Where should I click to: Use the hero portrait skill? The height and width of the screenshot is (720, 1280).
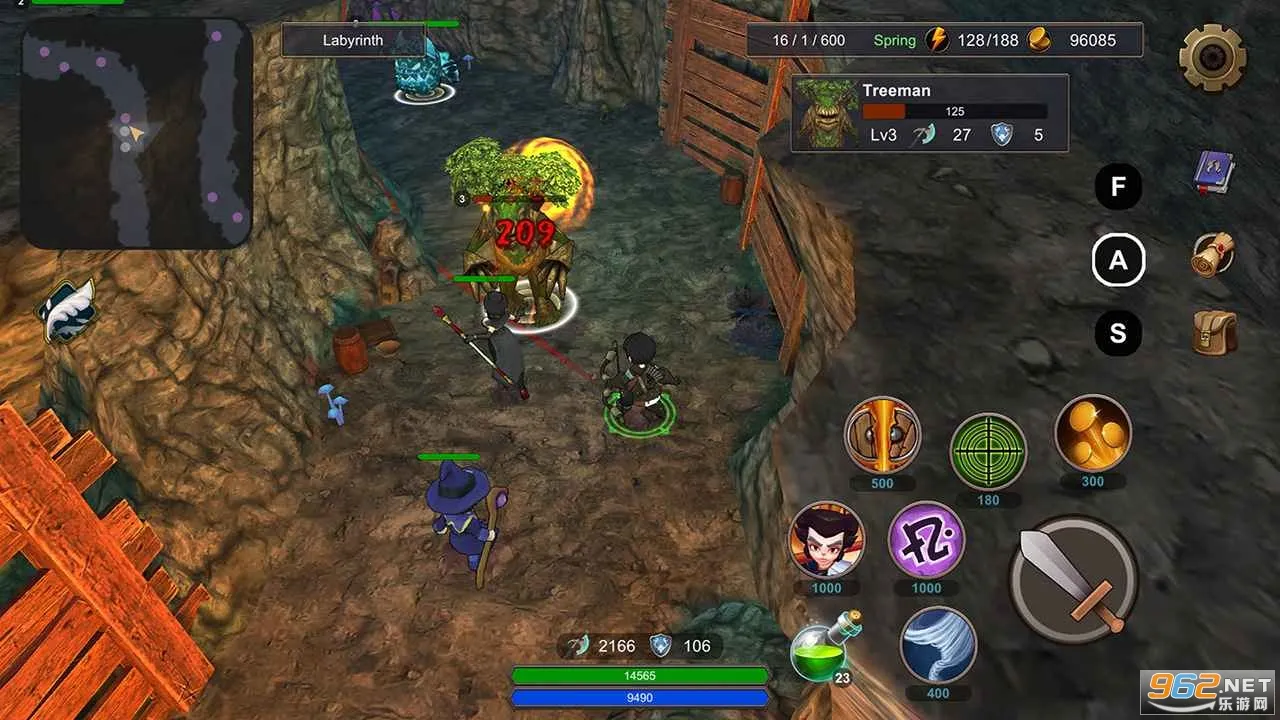(826, 540)
